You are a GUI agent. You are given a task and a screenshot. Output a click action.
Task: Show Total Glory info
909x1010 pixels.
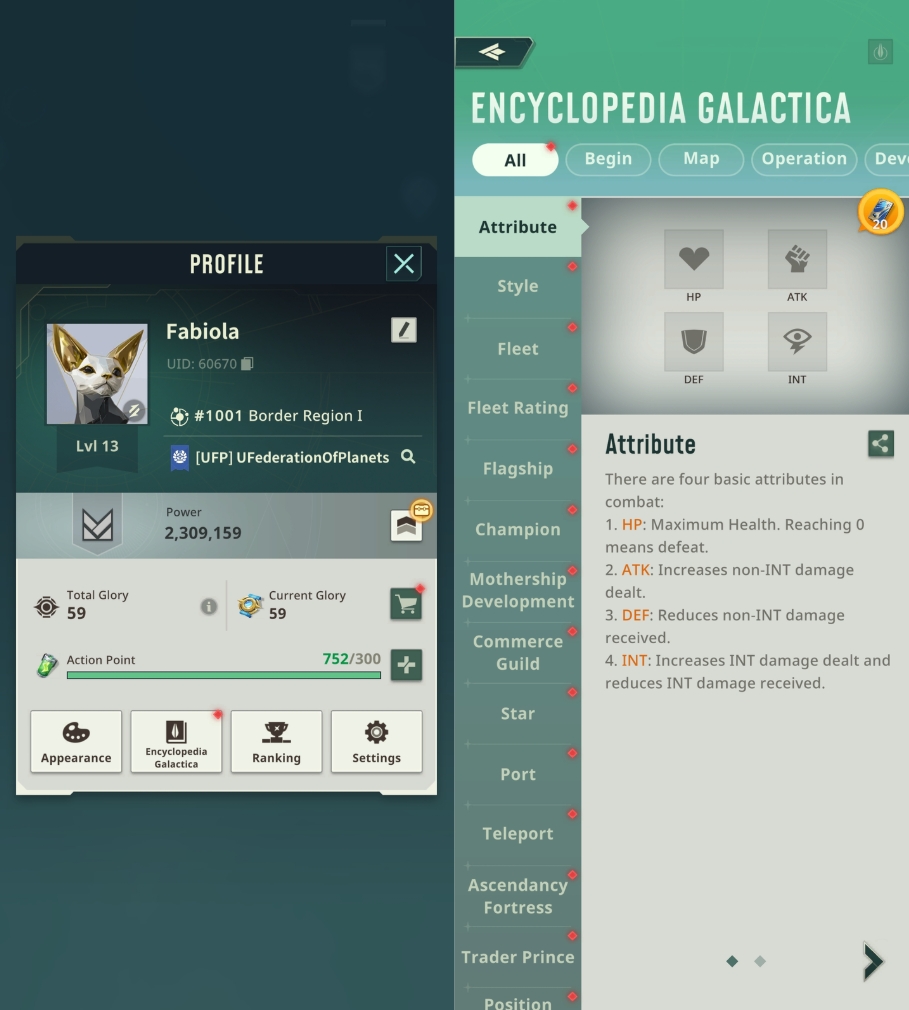(208, 606)
